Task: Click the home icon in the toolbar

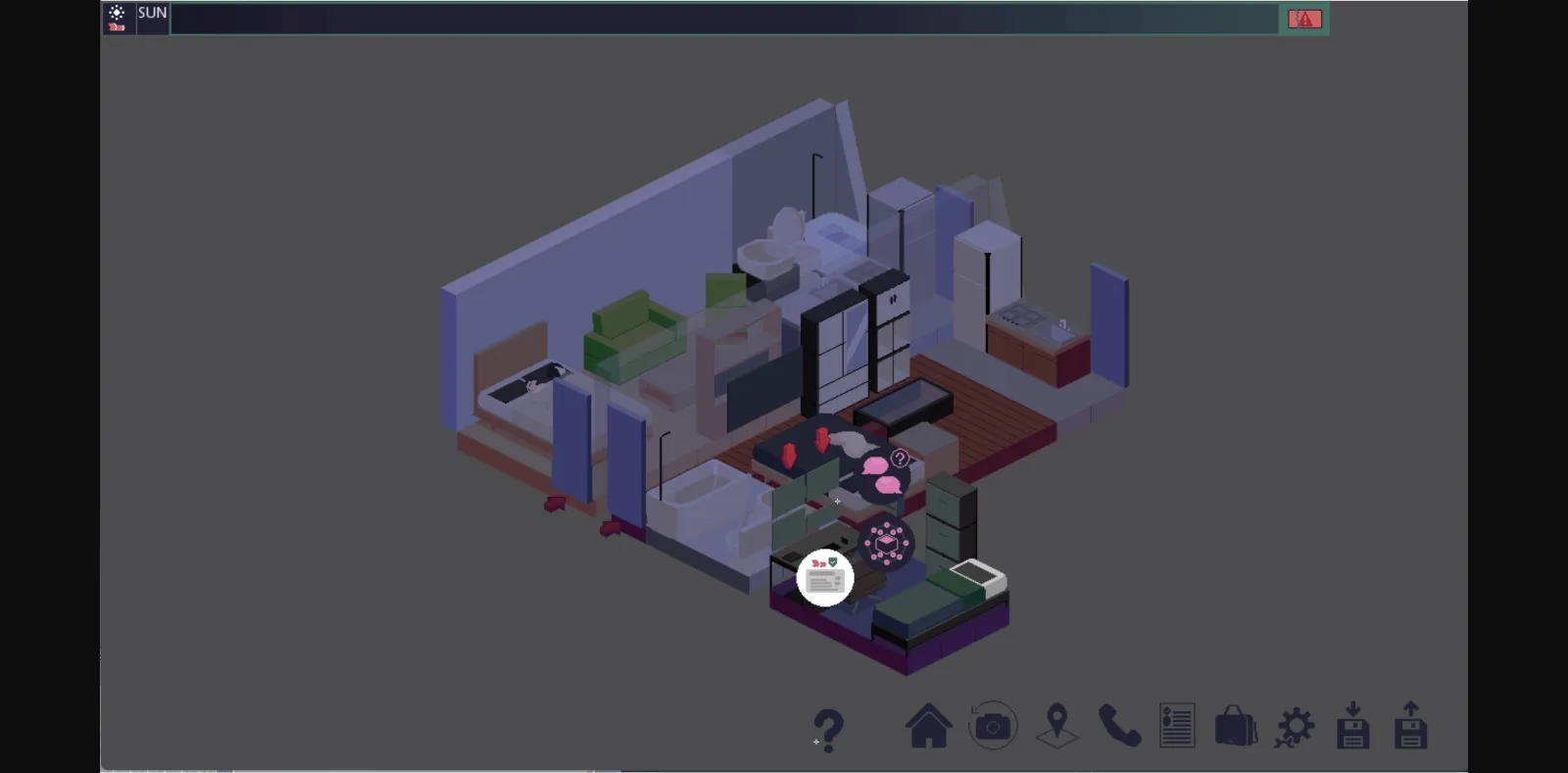Action: click(x=929, y=726)
